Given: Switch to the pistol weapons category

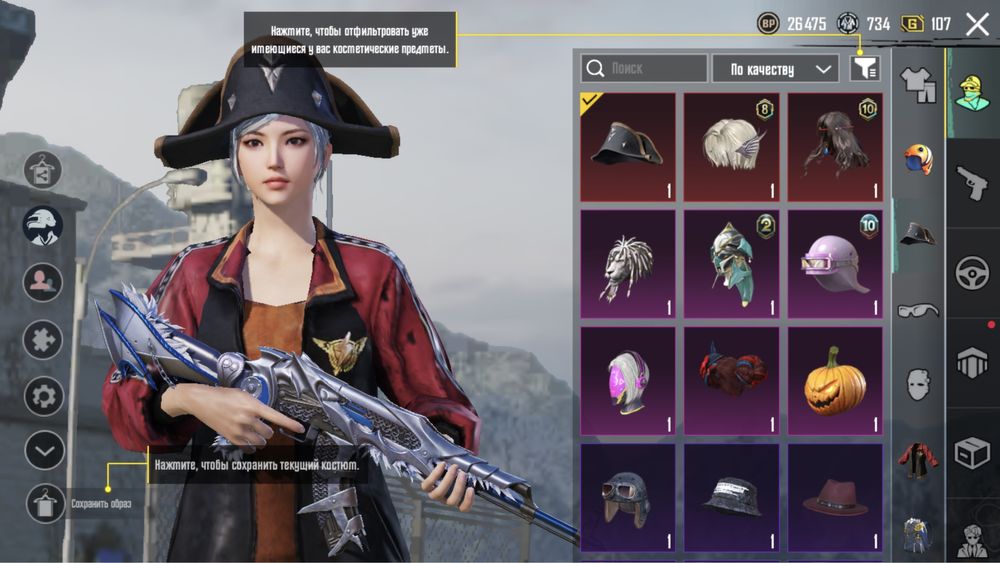Looking at the screenshot, I should pos(972,183).
